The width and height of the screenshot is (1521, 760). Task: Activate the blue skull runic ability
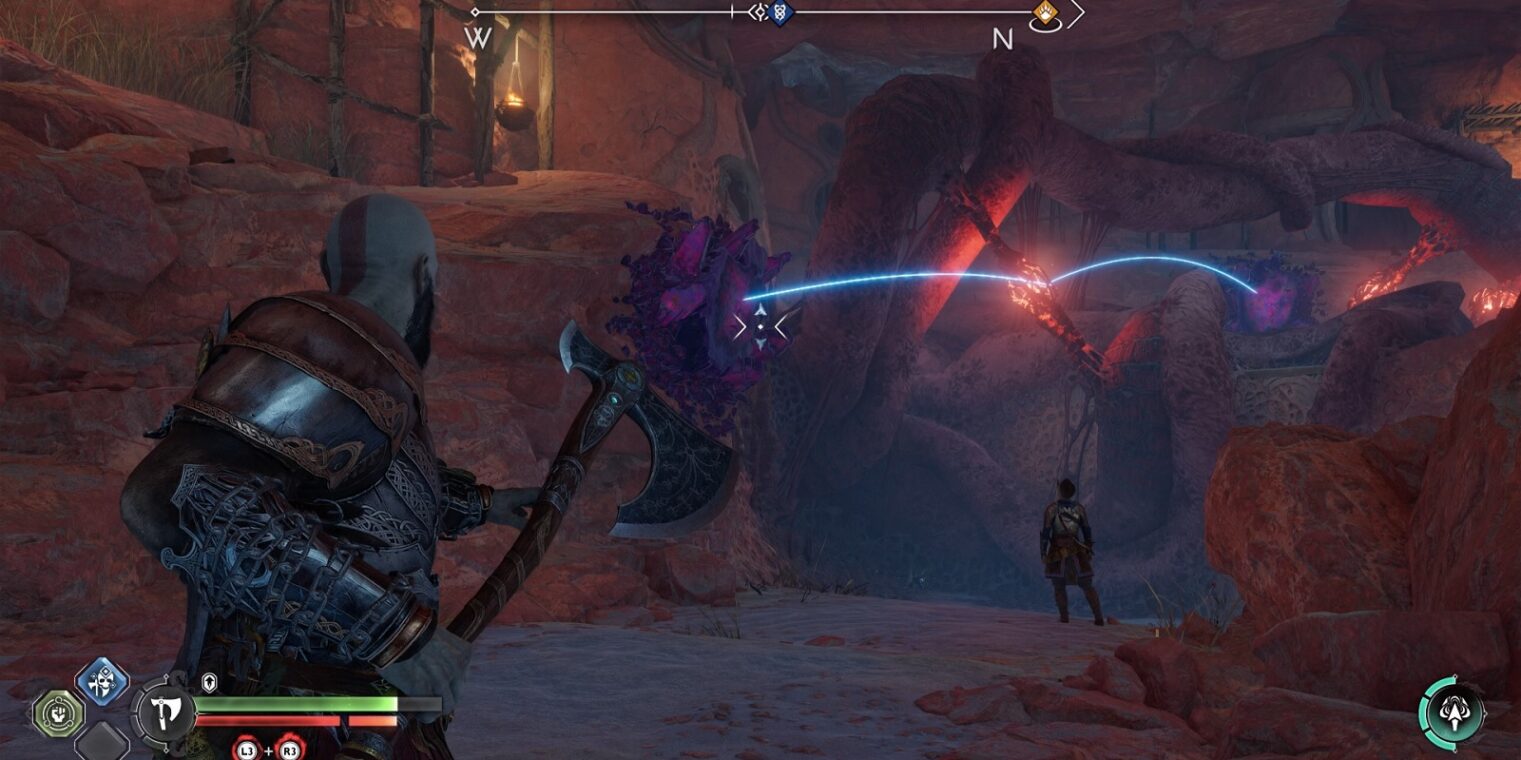(x=102, y=681)
